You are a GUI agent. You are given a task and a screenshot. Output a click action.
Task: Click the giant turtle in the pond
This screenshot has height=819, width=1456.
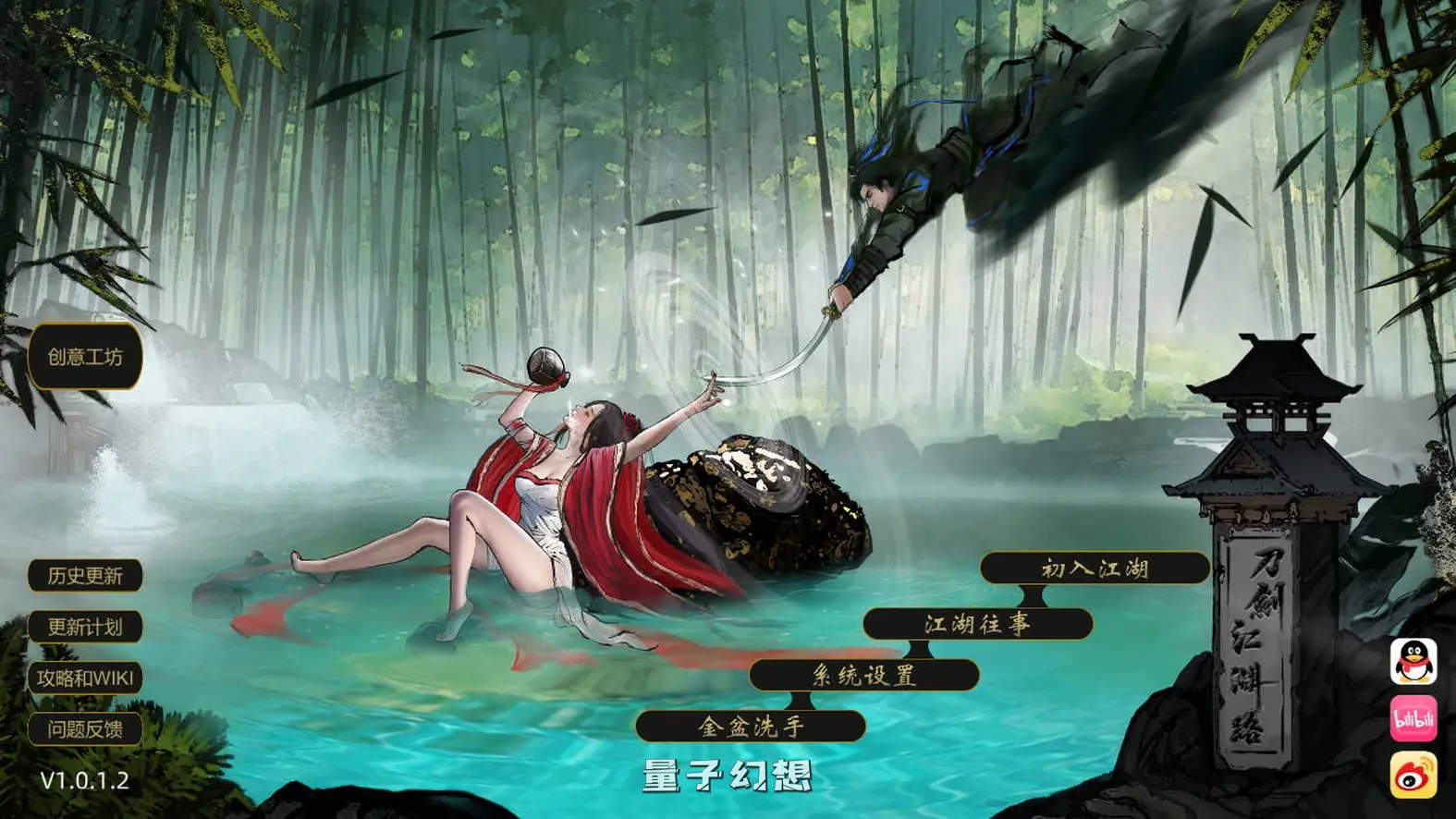click(767, 499)
